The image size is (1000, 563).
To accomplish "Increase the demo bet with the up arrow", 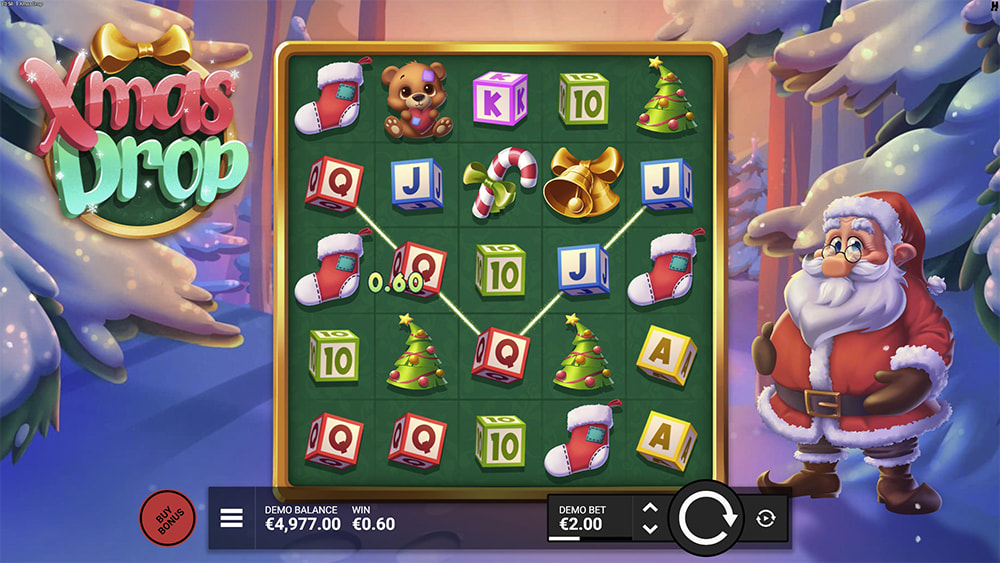I will tap(649, 508).
